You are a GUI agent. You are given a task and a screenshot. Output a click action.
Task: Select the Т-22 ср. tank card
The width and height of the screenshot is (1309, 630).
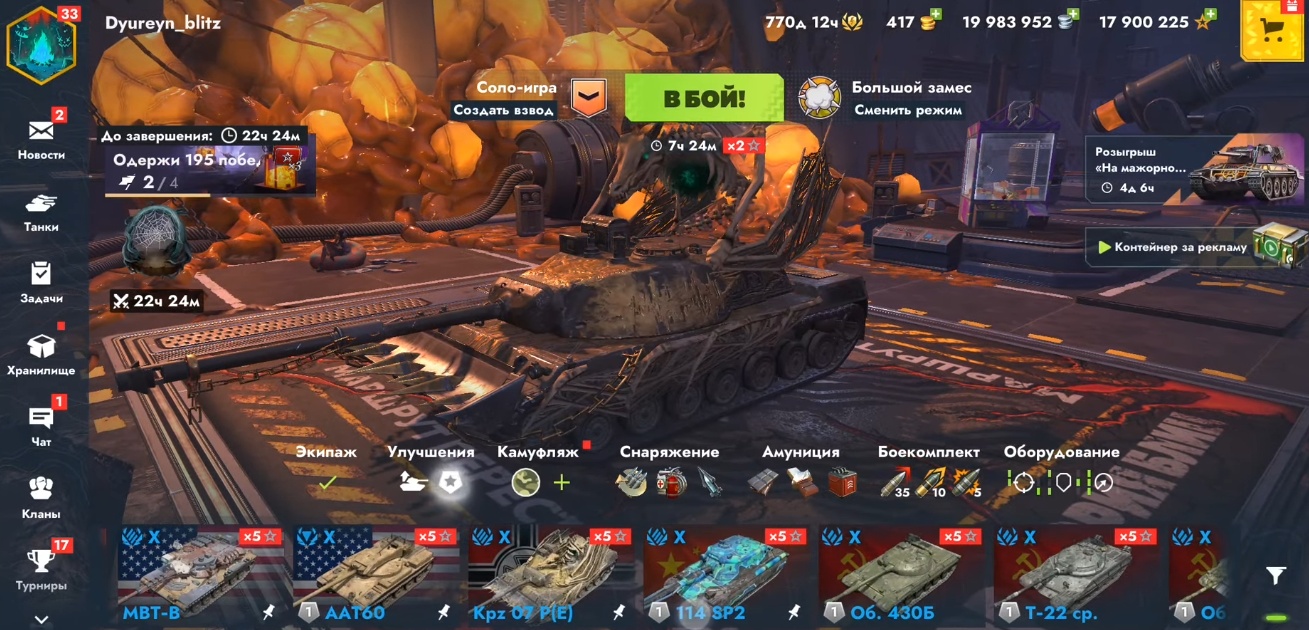point(1075,572)
